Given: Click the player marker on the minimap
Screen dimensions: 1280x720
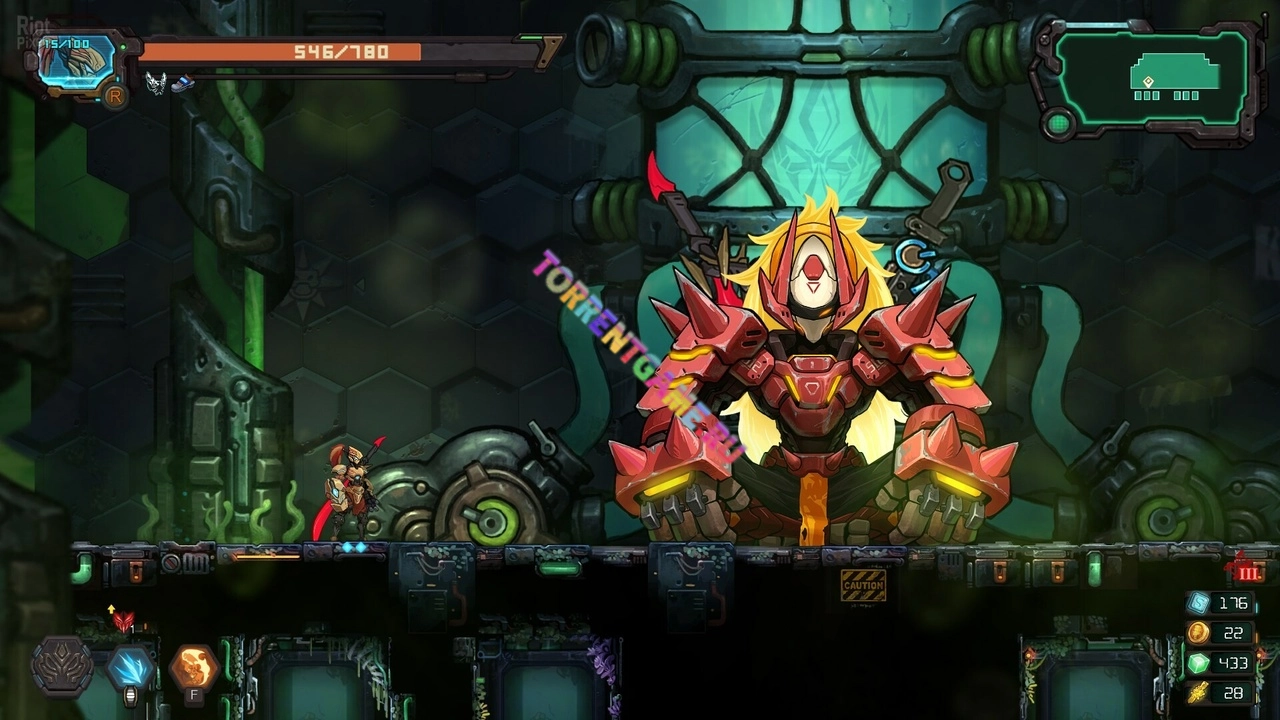Looking at the screenshot, I should 1149,81.
